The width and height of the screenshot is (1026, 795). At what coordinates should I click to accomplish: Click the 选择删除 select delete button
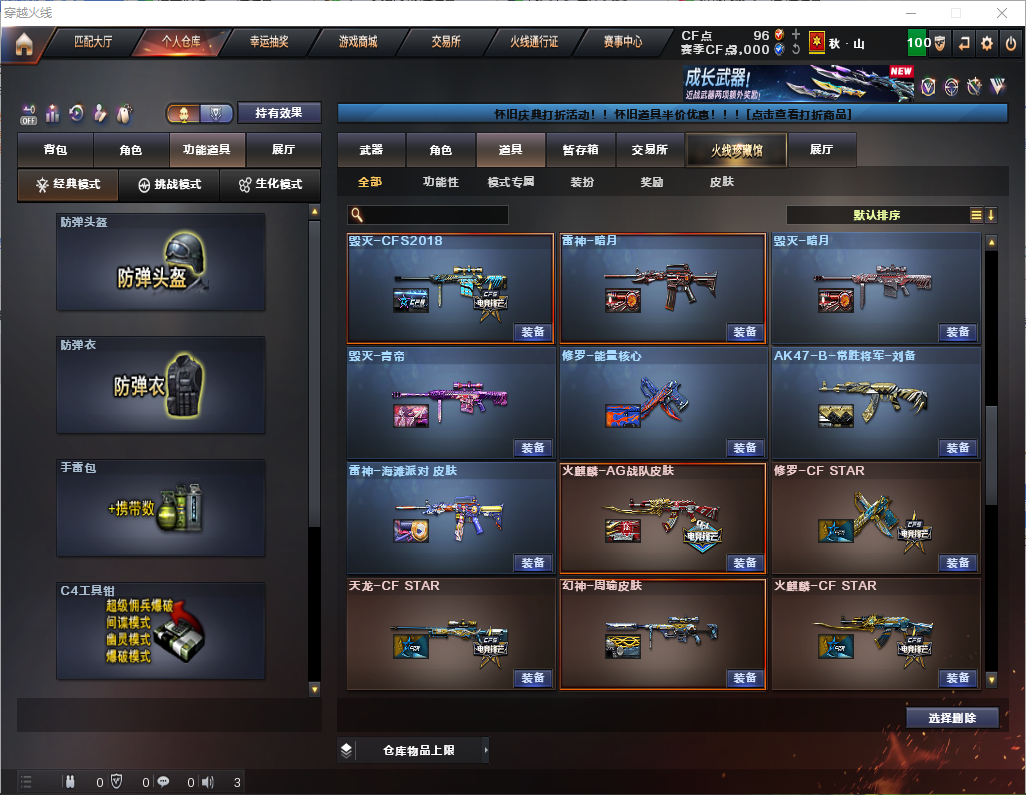point(953,718)
